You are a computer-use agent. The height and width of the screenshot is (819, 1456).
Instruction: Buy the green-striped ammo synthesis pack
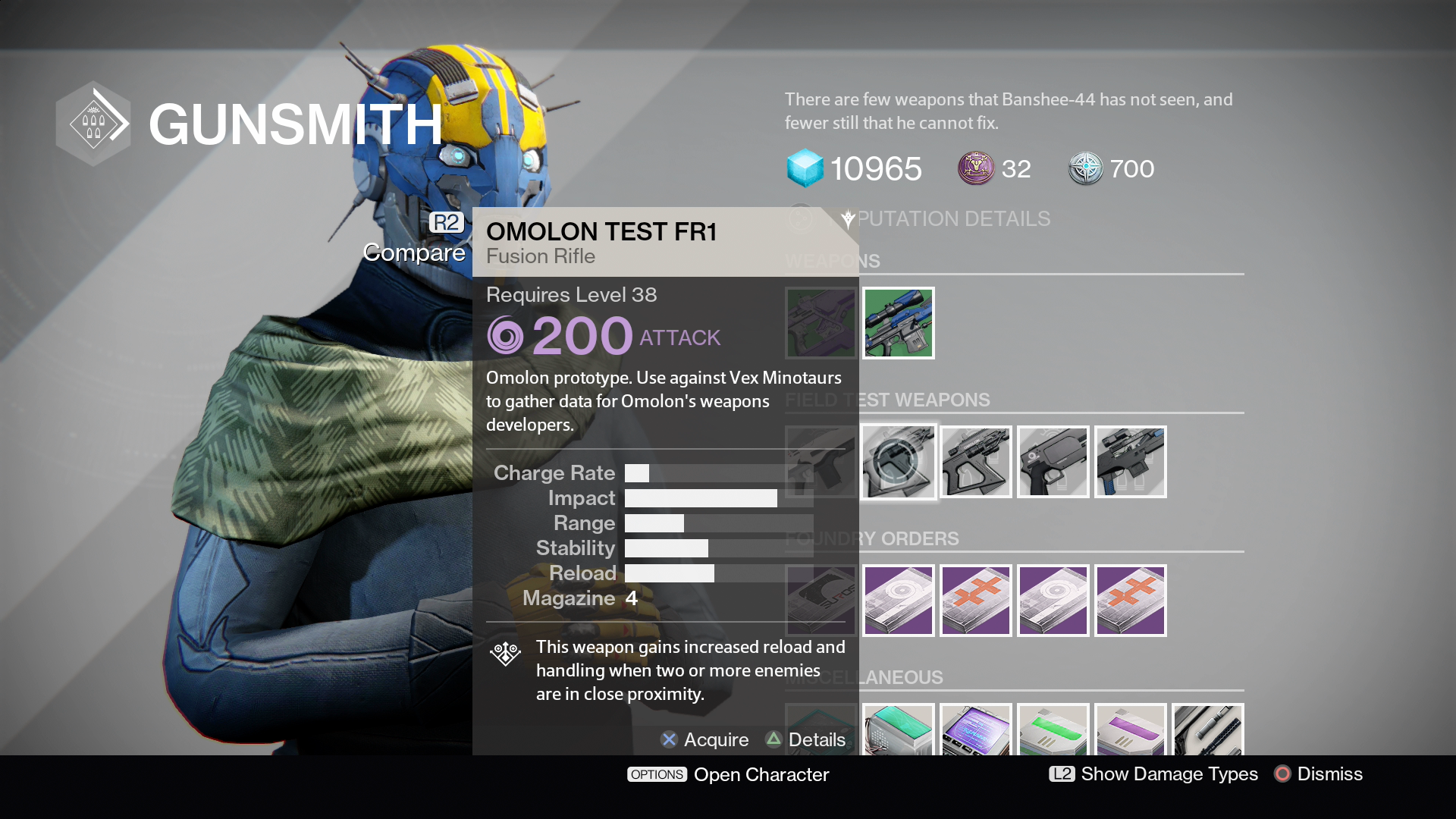(1053, 730)
